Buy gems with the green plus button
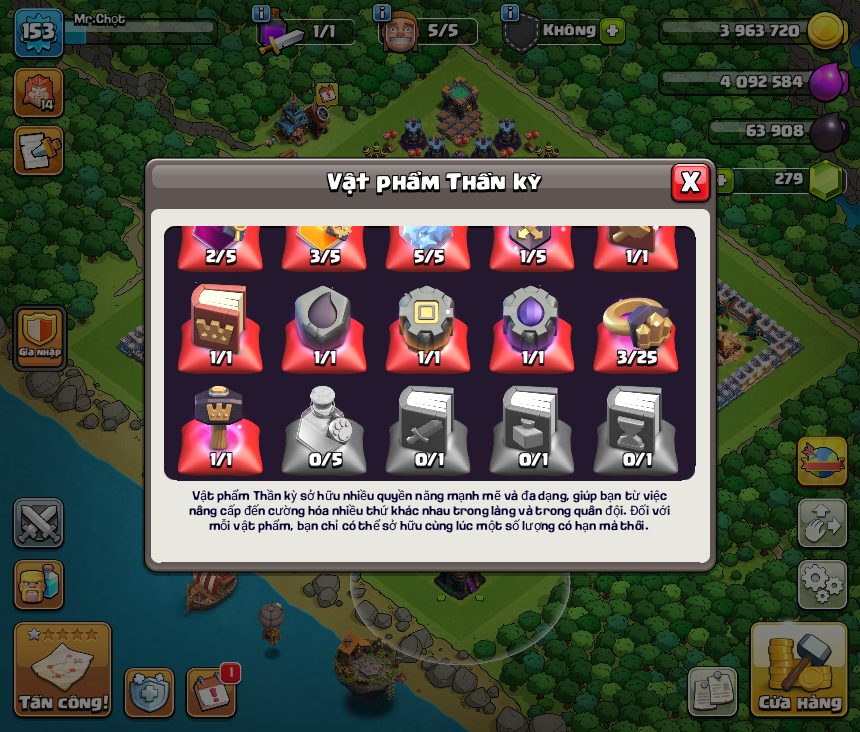This screenshot has height=732, width=860. tap(719, 180)
